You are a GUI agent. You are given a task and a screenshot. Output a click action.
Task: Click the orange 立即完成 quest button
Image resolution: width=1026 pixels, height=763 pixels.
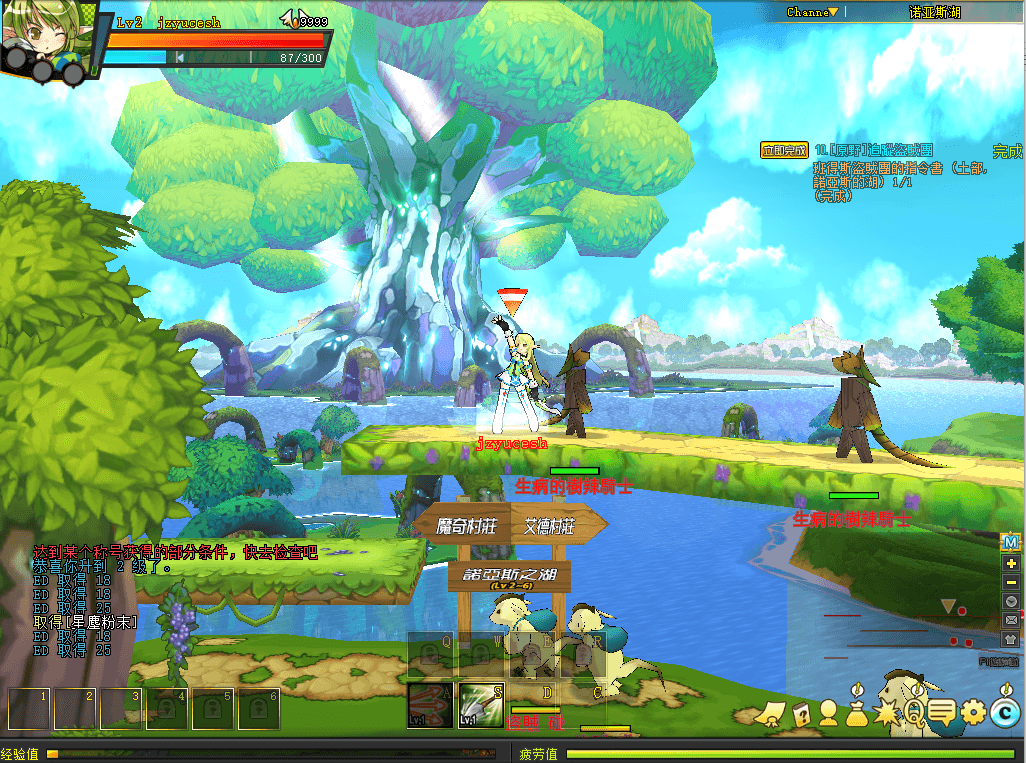[x=783, y=150]
